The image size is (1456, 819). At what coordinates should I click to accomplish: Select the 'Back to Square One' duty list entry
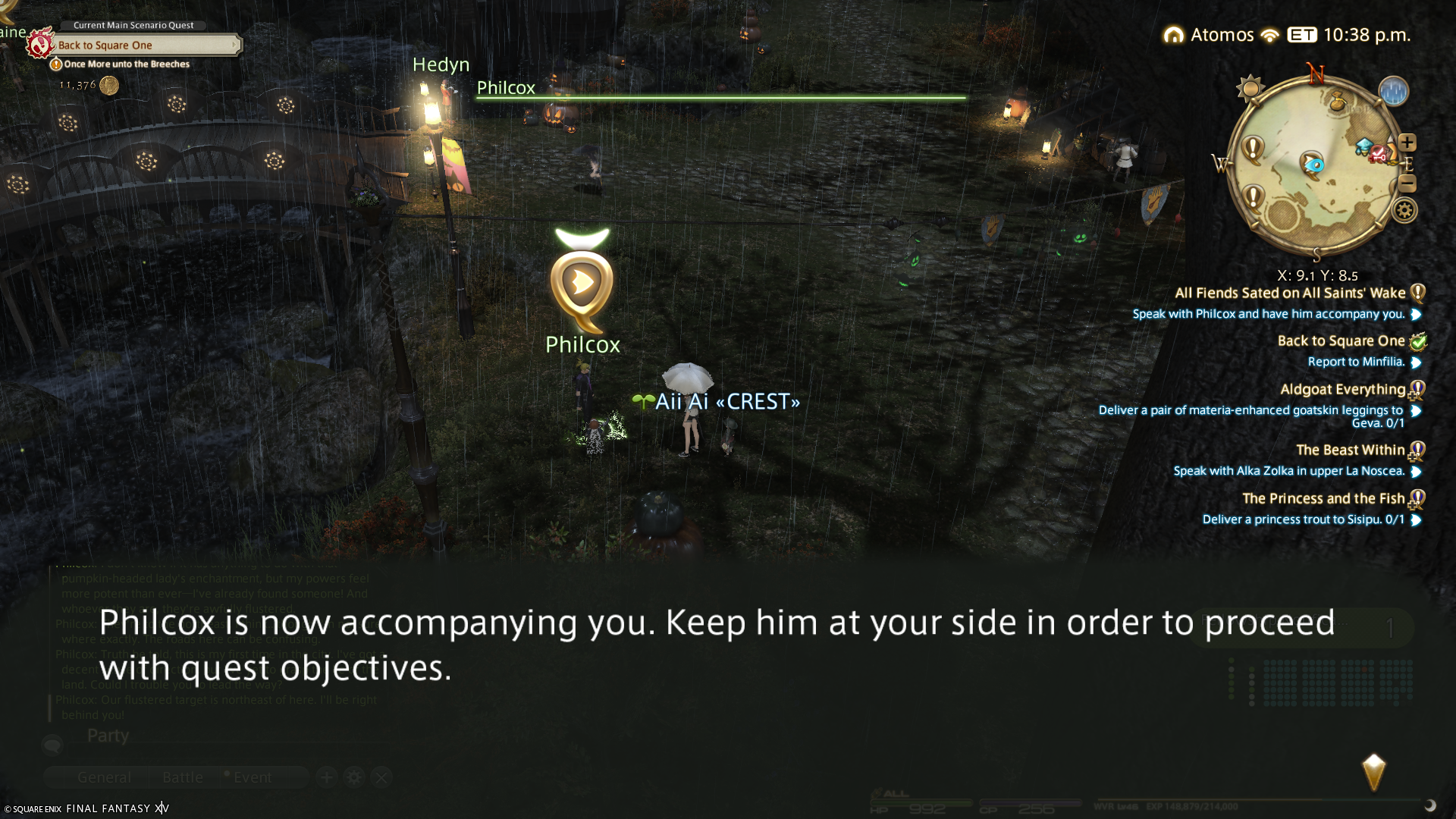point(1341,341)
